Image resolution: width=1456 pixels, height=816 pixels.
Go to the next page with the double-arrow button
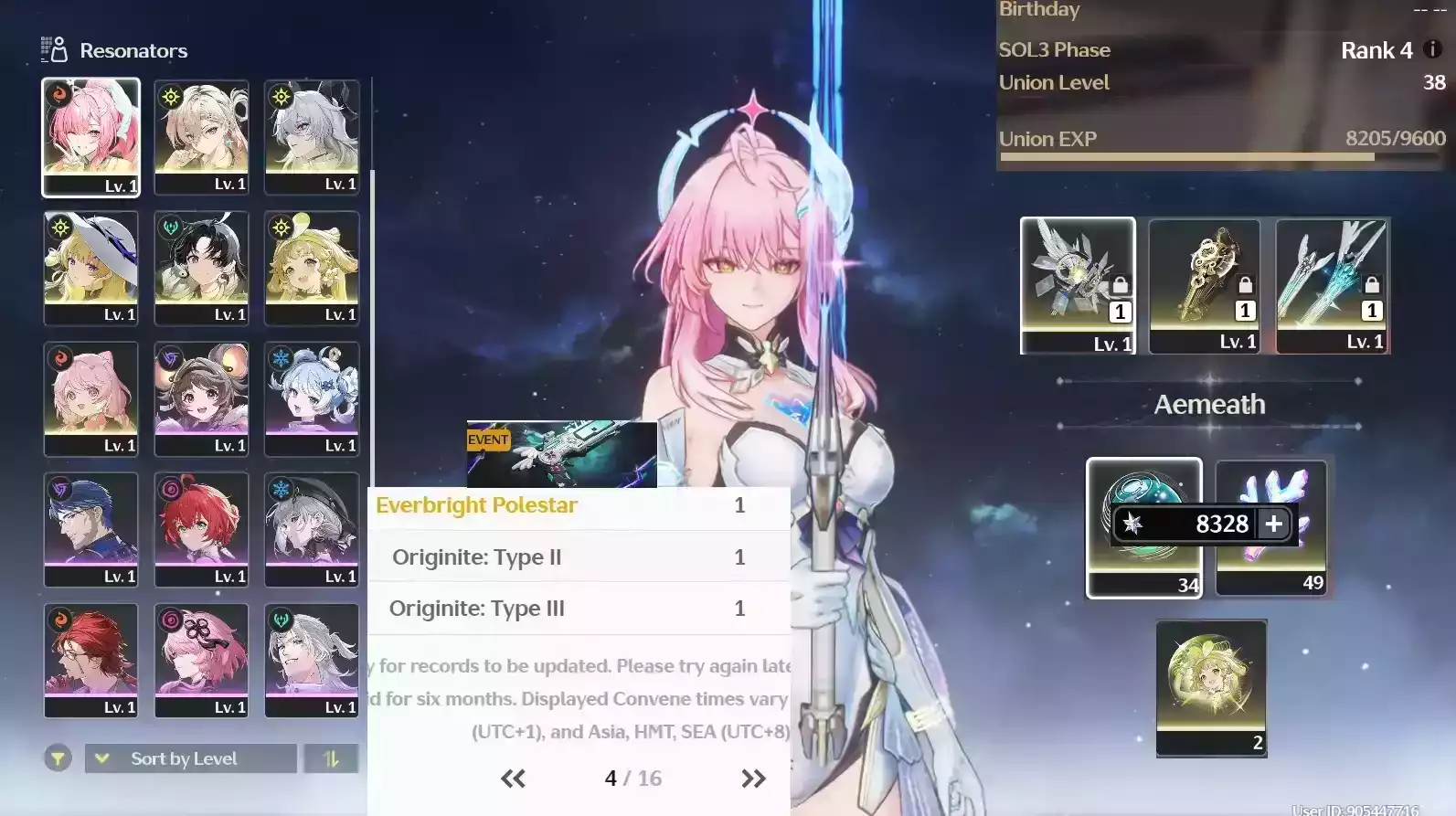point(753,778)
